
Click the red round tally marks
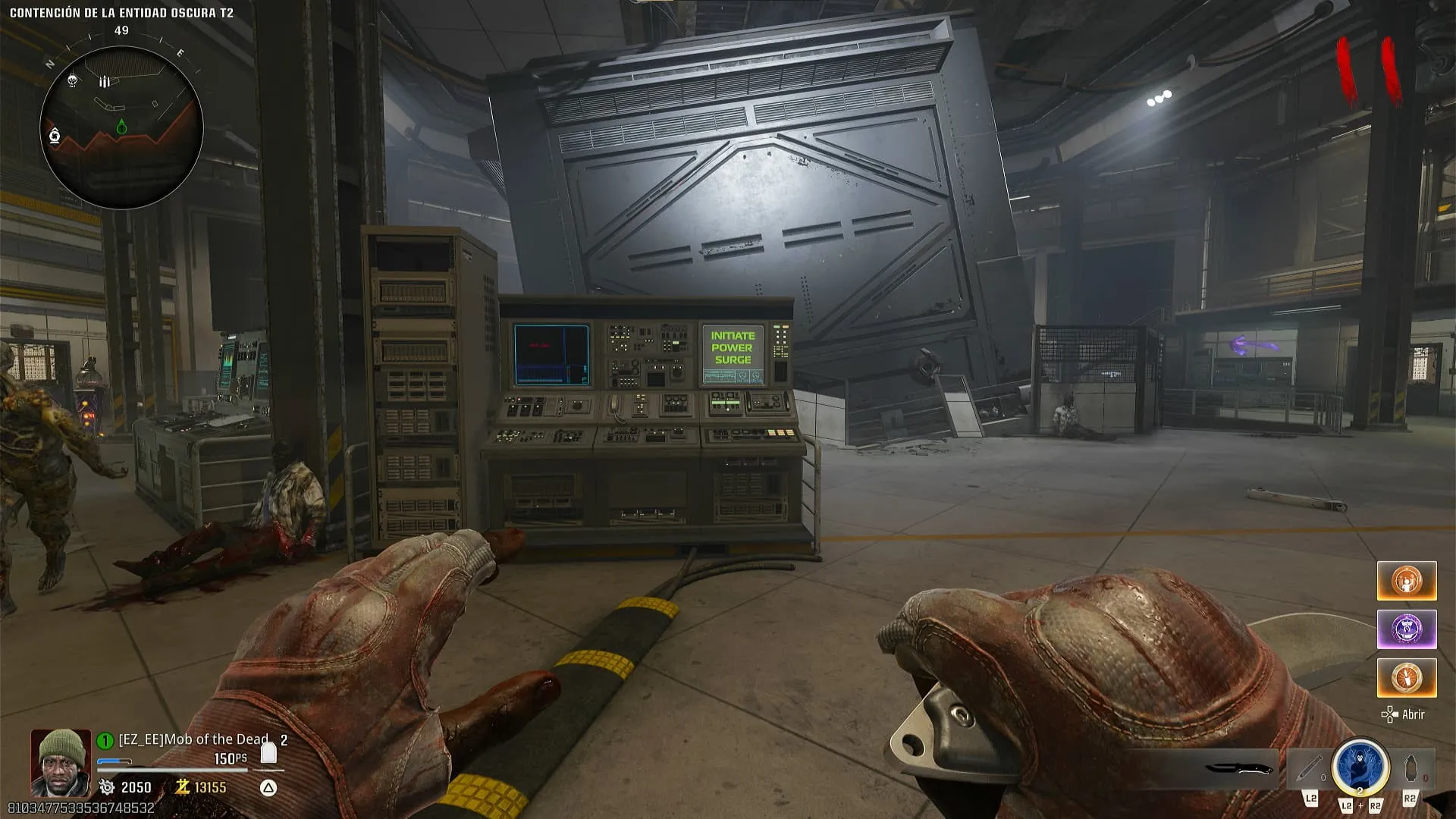pos(1368,71)
